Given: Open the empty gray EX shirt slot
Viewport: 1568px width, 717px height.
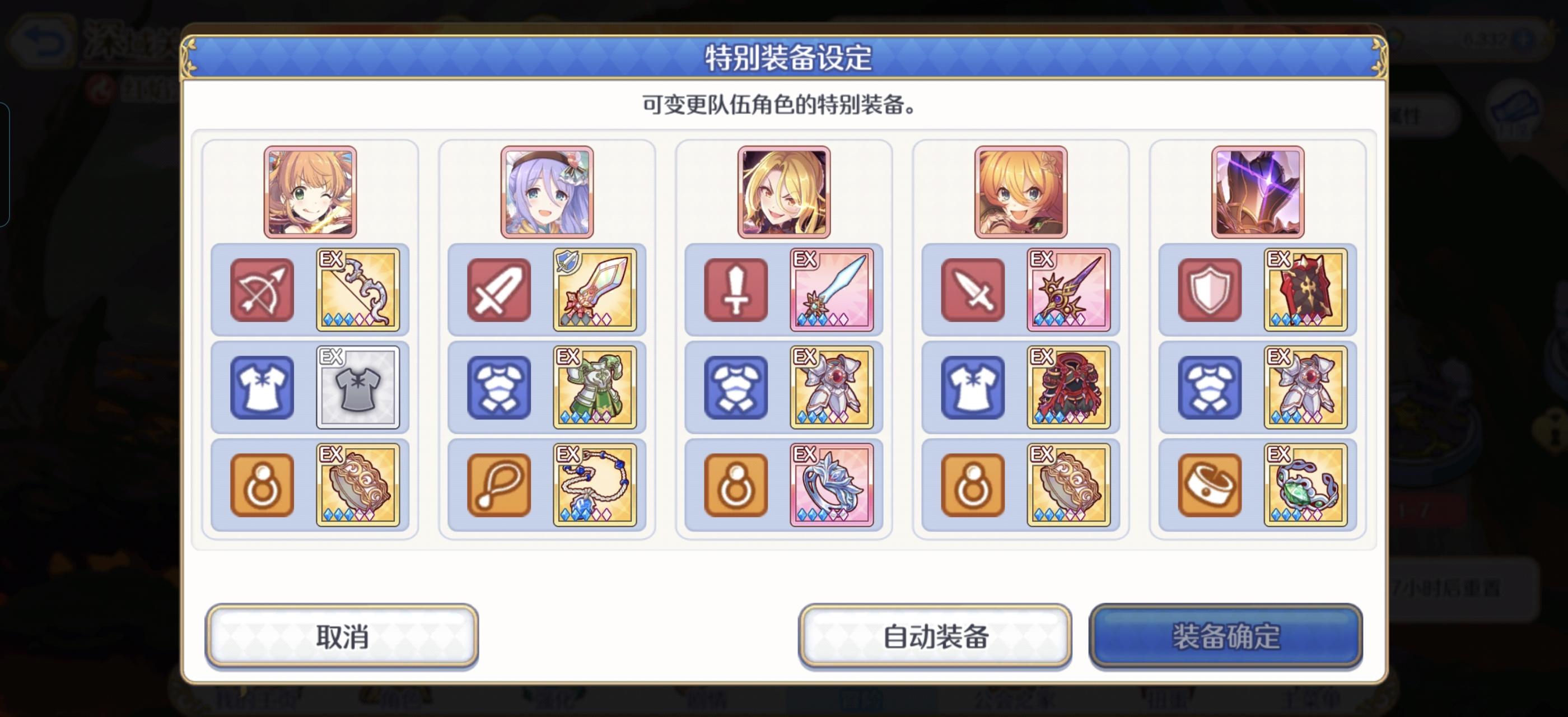Looking at the screenshot, I should click(358, 387).
